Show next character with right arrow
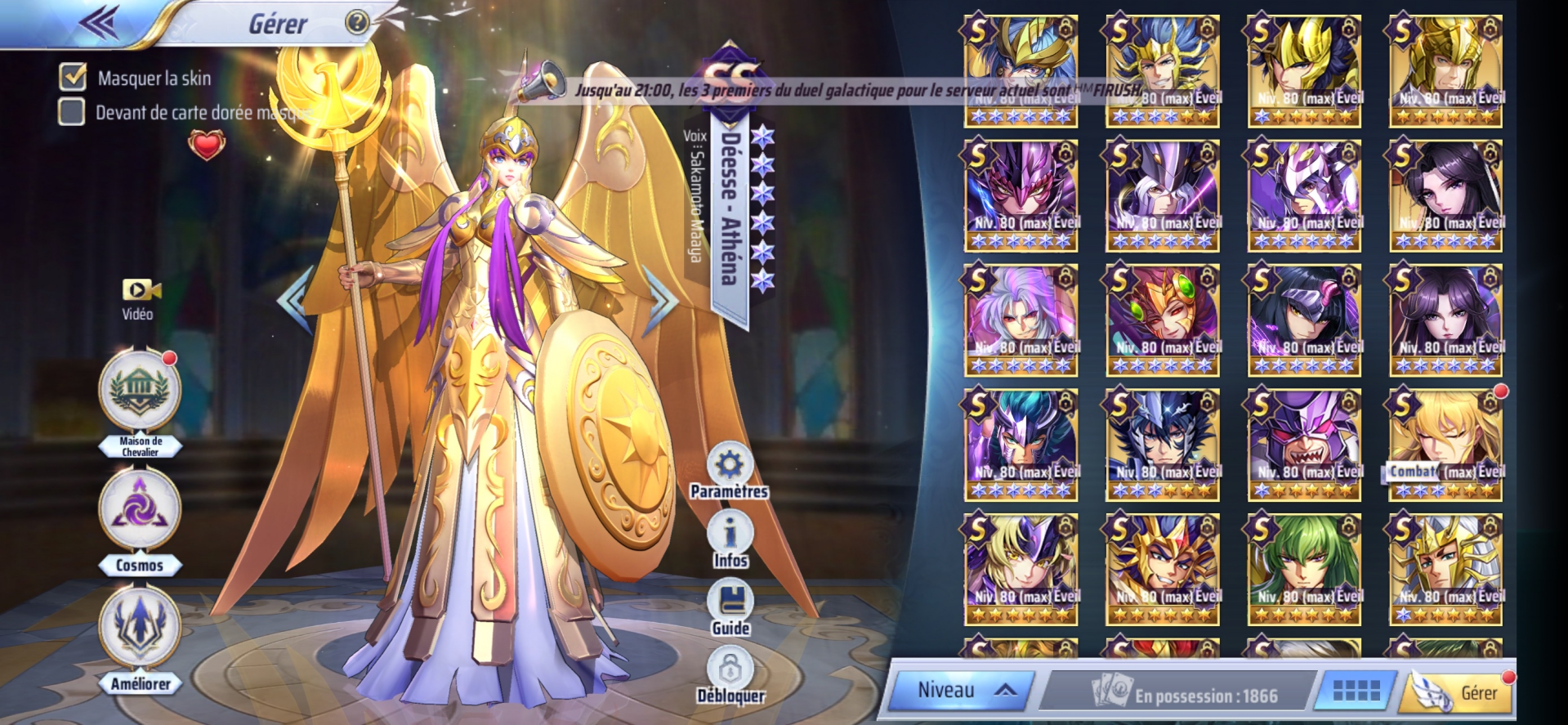The image size is (1568, 725). (660, 300)
